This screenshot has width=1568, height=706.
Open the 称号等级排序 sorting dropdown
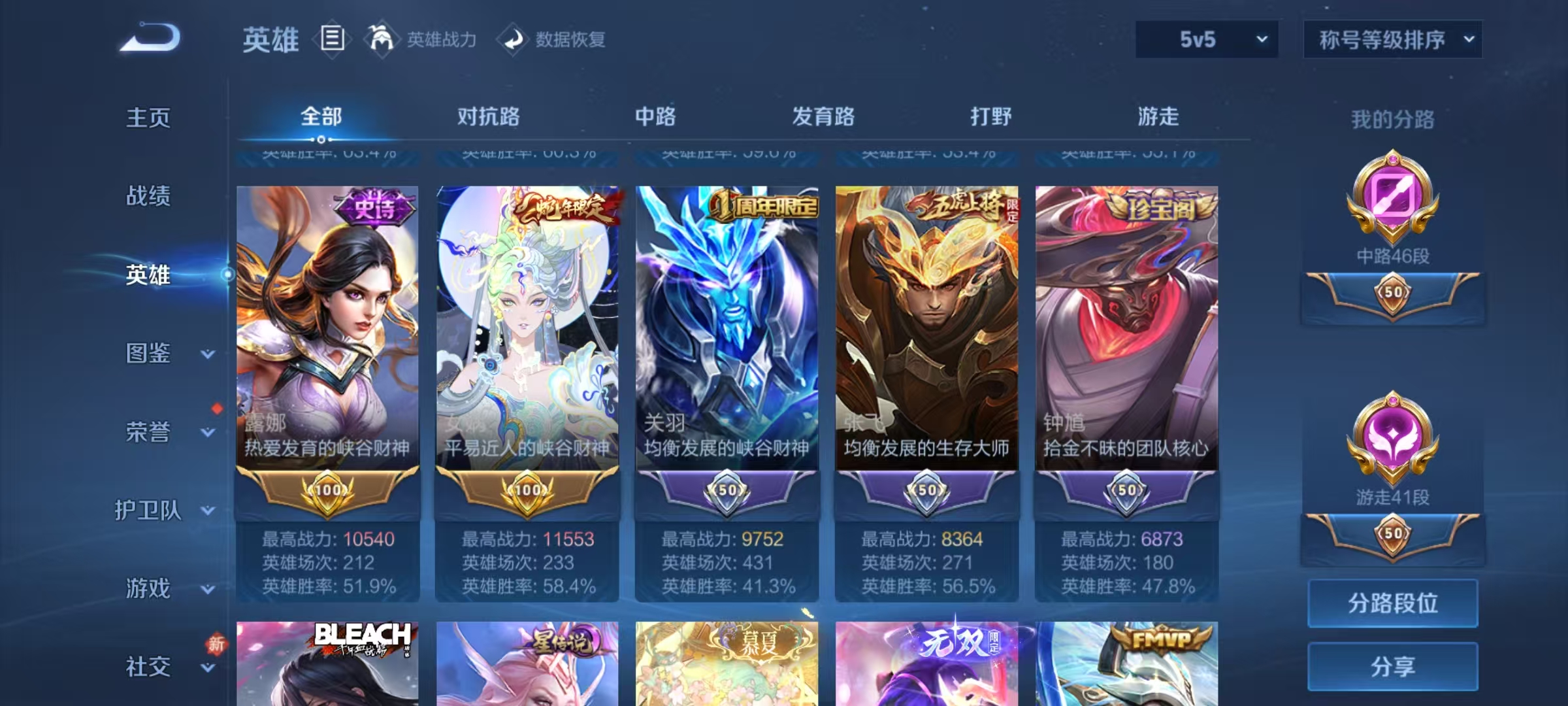pyautogui.click(x=1393, y=39)
